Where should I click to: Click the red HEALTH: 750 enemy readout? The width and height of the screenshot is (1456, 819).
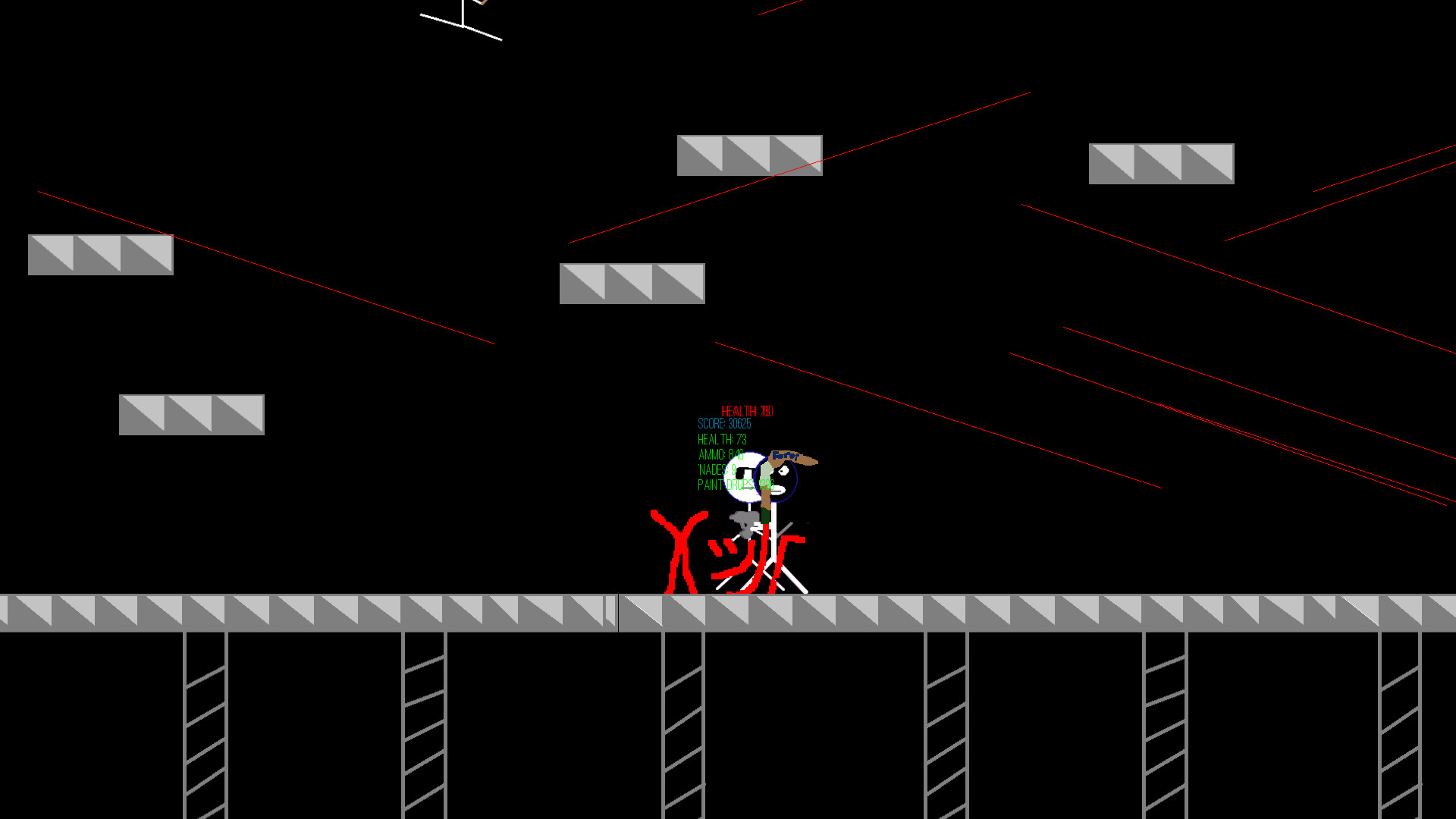pyautogui.click(x=746, y=410)
